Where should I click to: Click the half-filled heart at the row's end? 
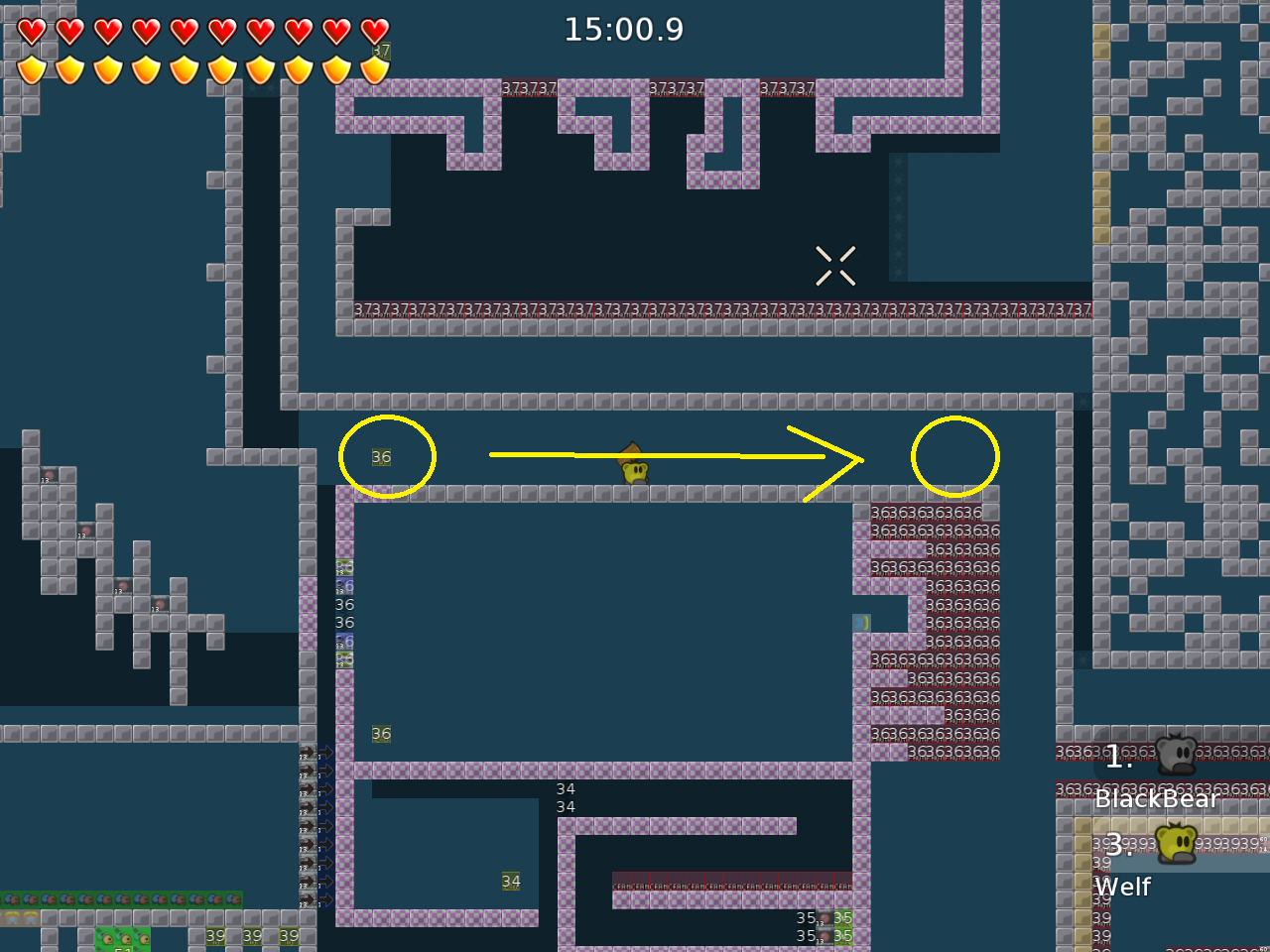click(x=375, y=31)
